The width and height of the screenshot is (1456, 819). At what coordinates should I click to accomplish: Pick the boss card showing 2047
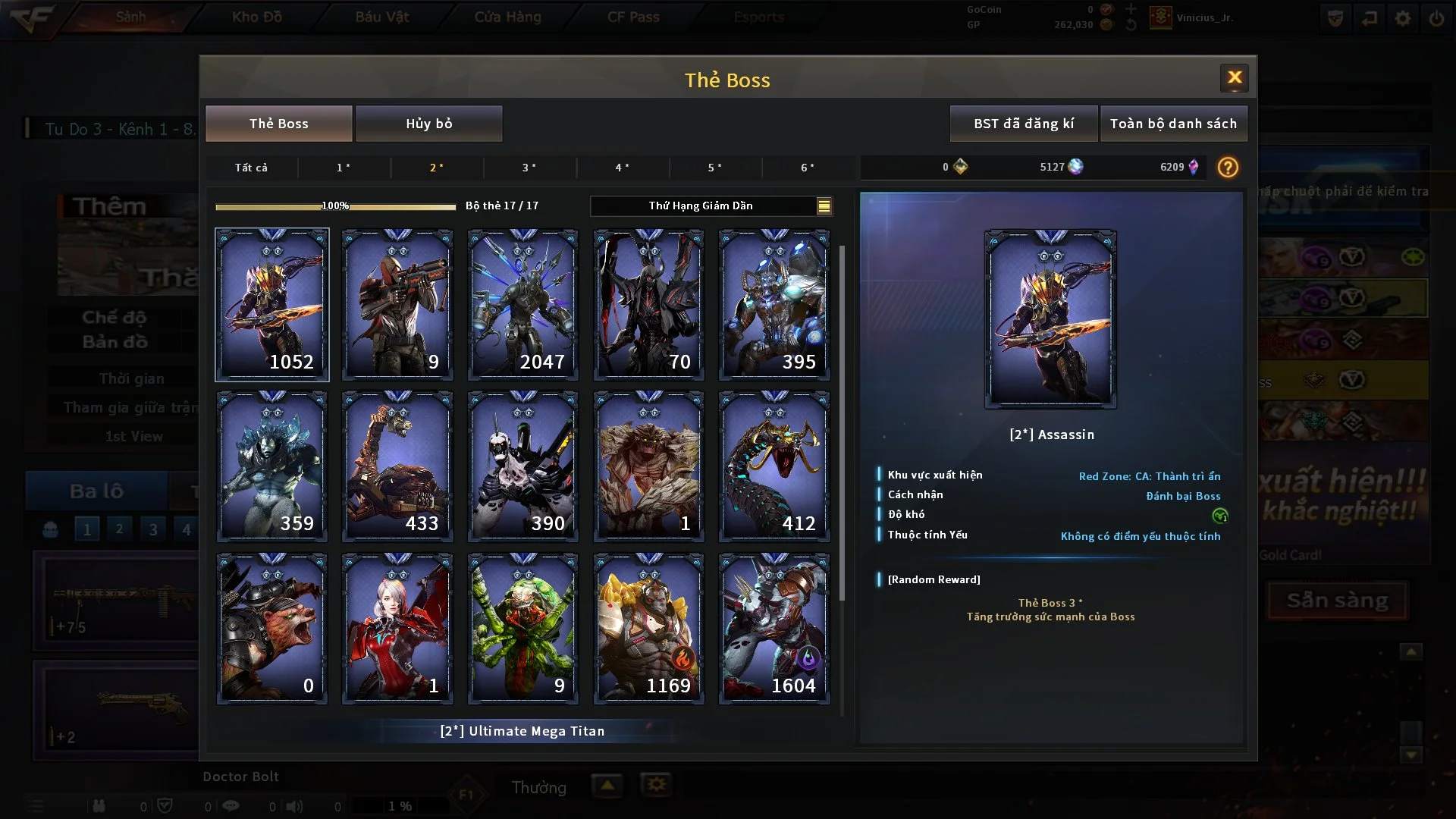tap(523, 305)
